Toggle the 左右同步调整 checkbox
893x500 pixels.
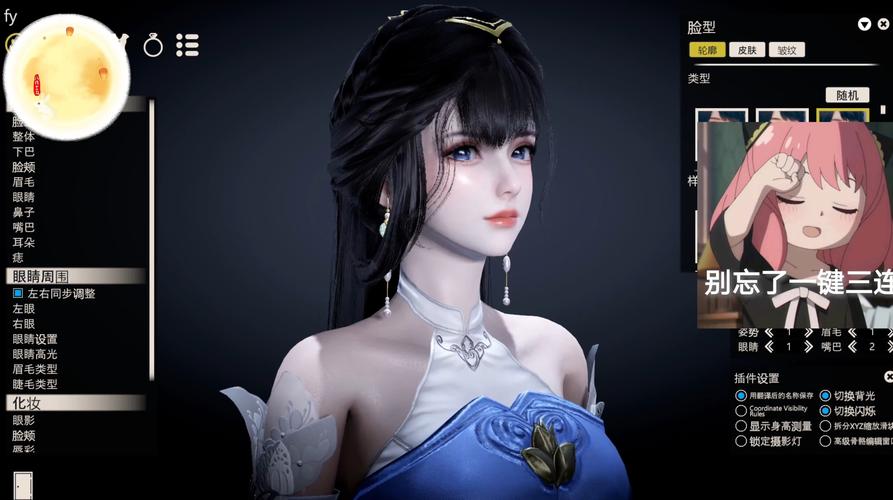click(x=18, y=294)
